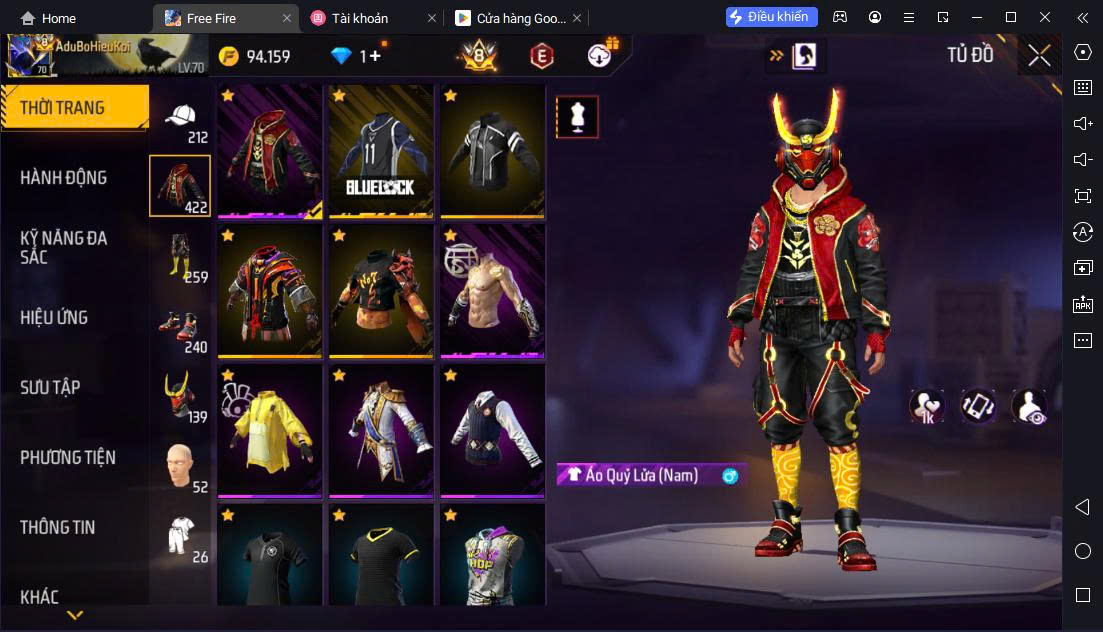Open the SƯU TẬP tab
Viewport: 1103px width, 632px height.
pyautogui.click(x=50, y=388)
